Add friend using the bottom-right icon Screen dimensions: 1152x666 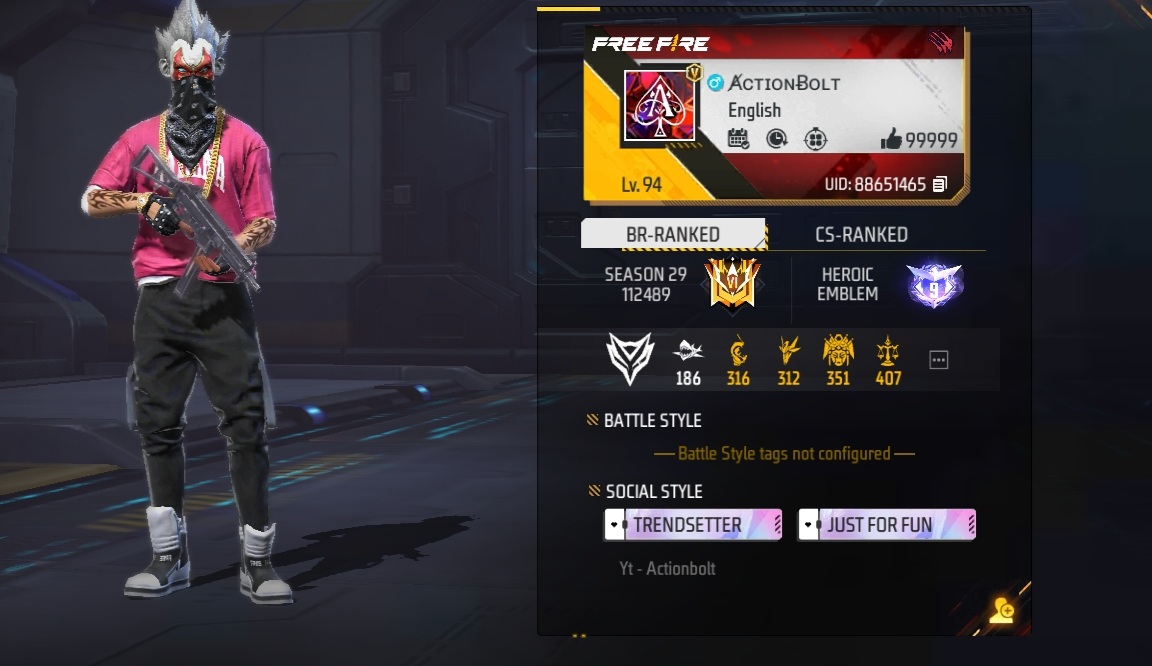[x=1001, y=610]
